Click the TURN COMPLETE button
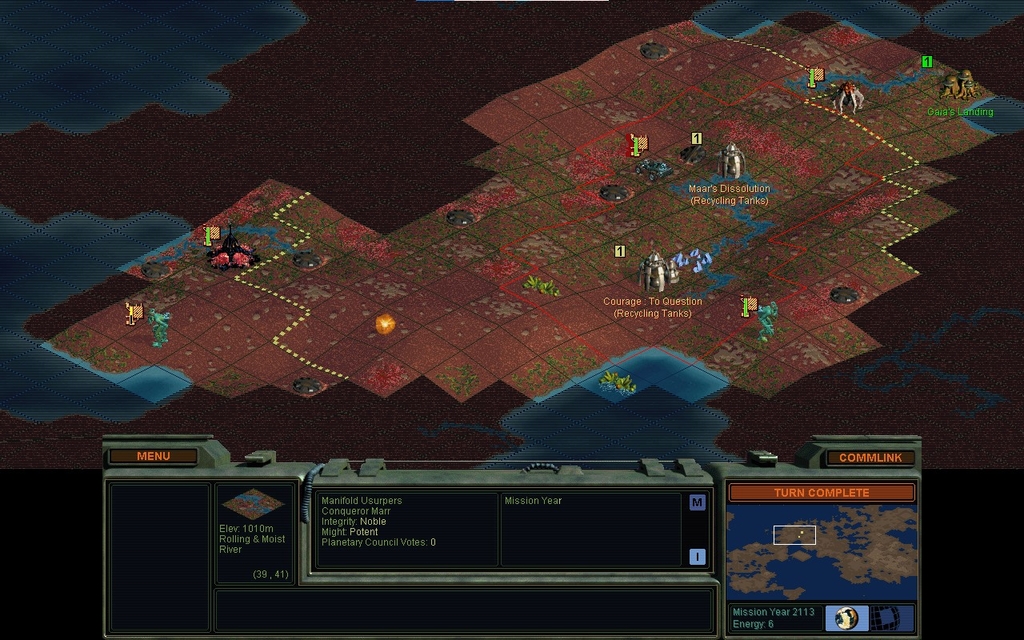 click(820, 493)
